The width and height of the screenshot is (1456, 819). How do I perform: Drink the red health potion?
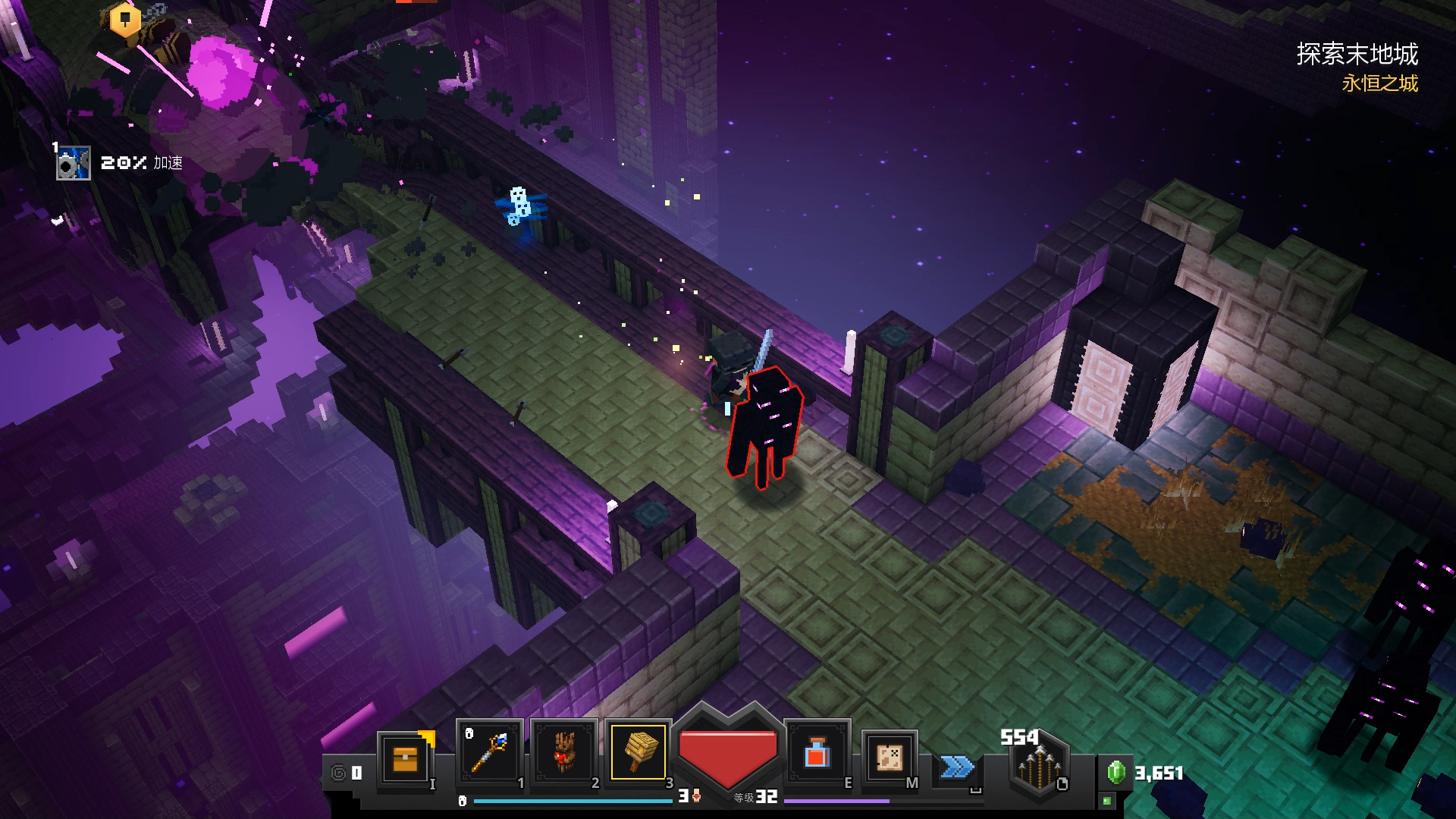817,754
